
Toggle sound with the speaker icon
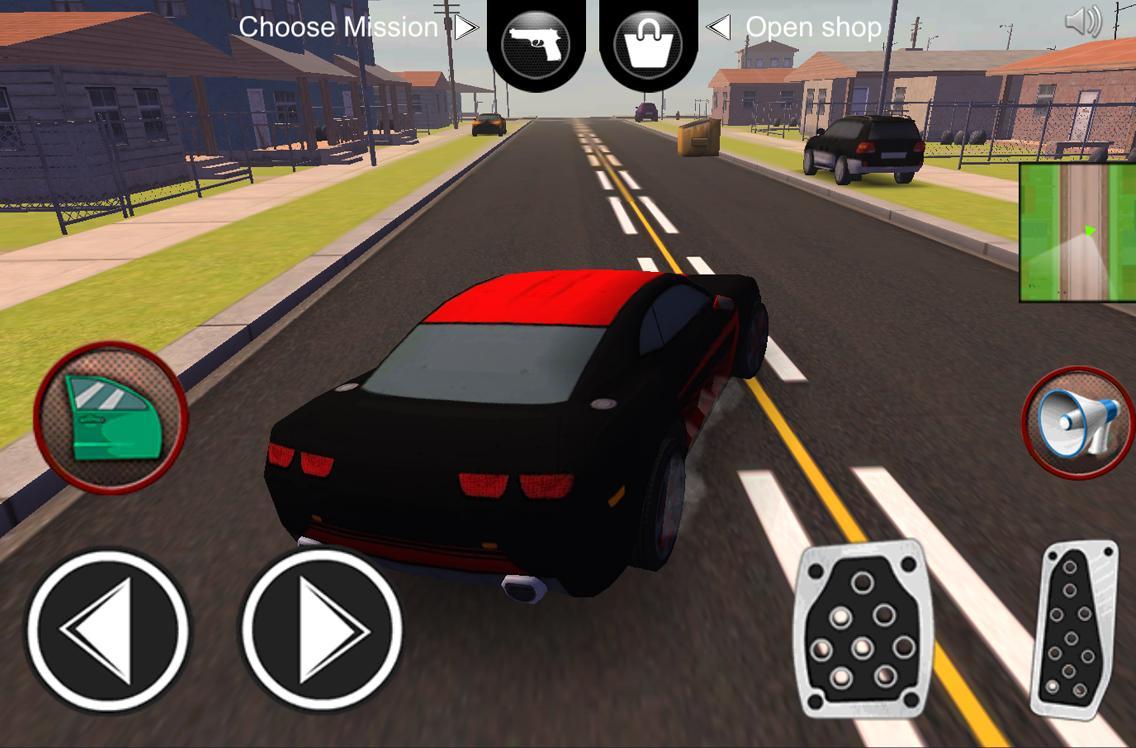1083,22
